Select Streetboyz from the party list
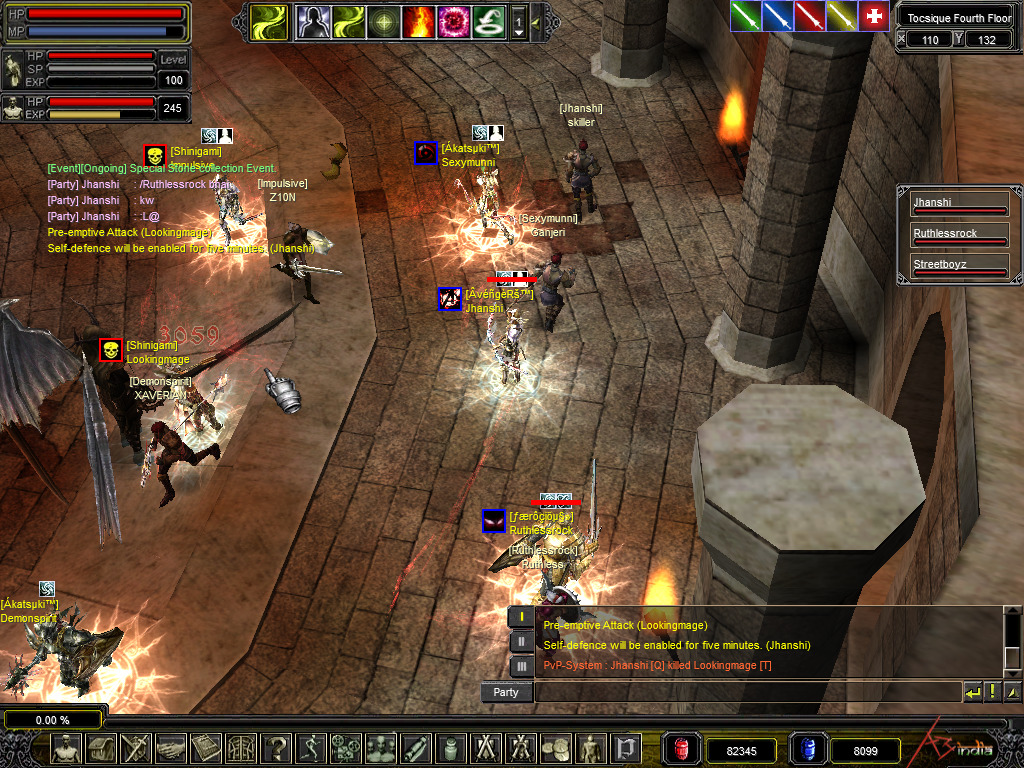 click(x=959, y=267)
